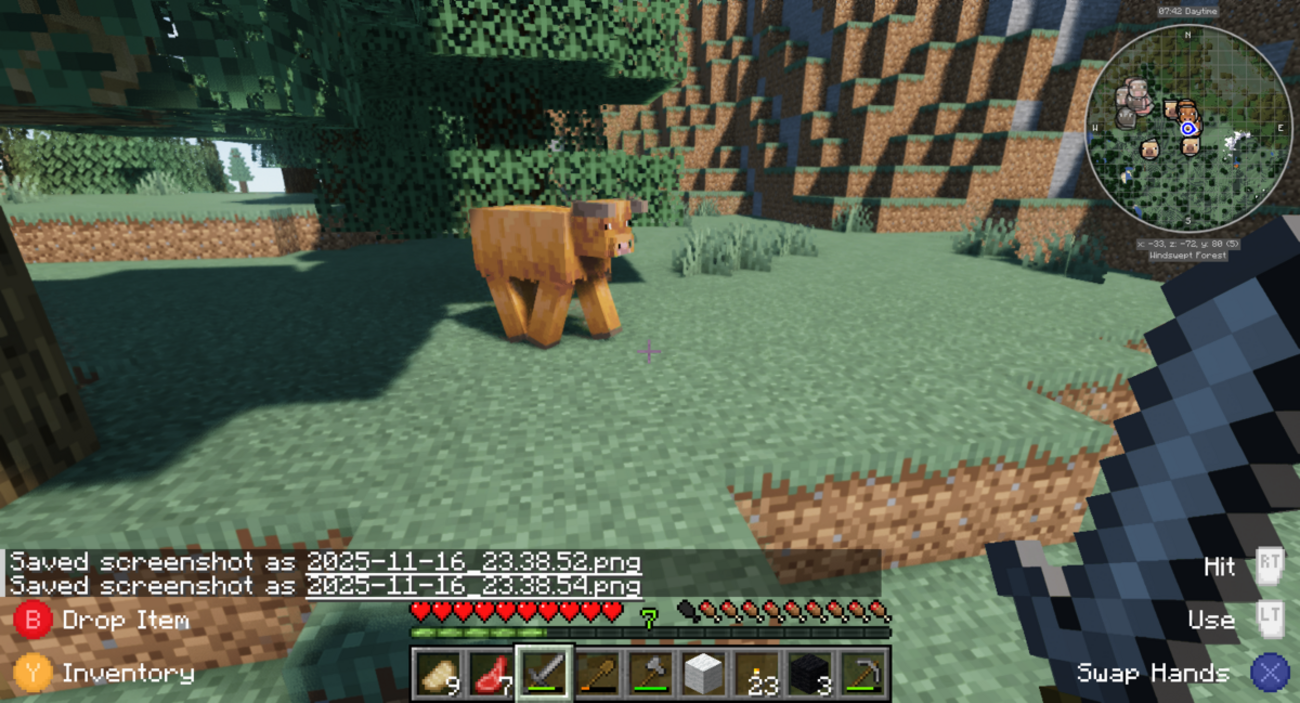Choose the sword in the hotbar
The image size is (1300, 703).
pos(544,673)
